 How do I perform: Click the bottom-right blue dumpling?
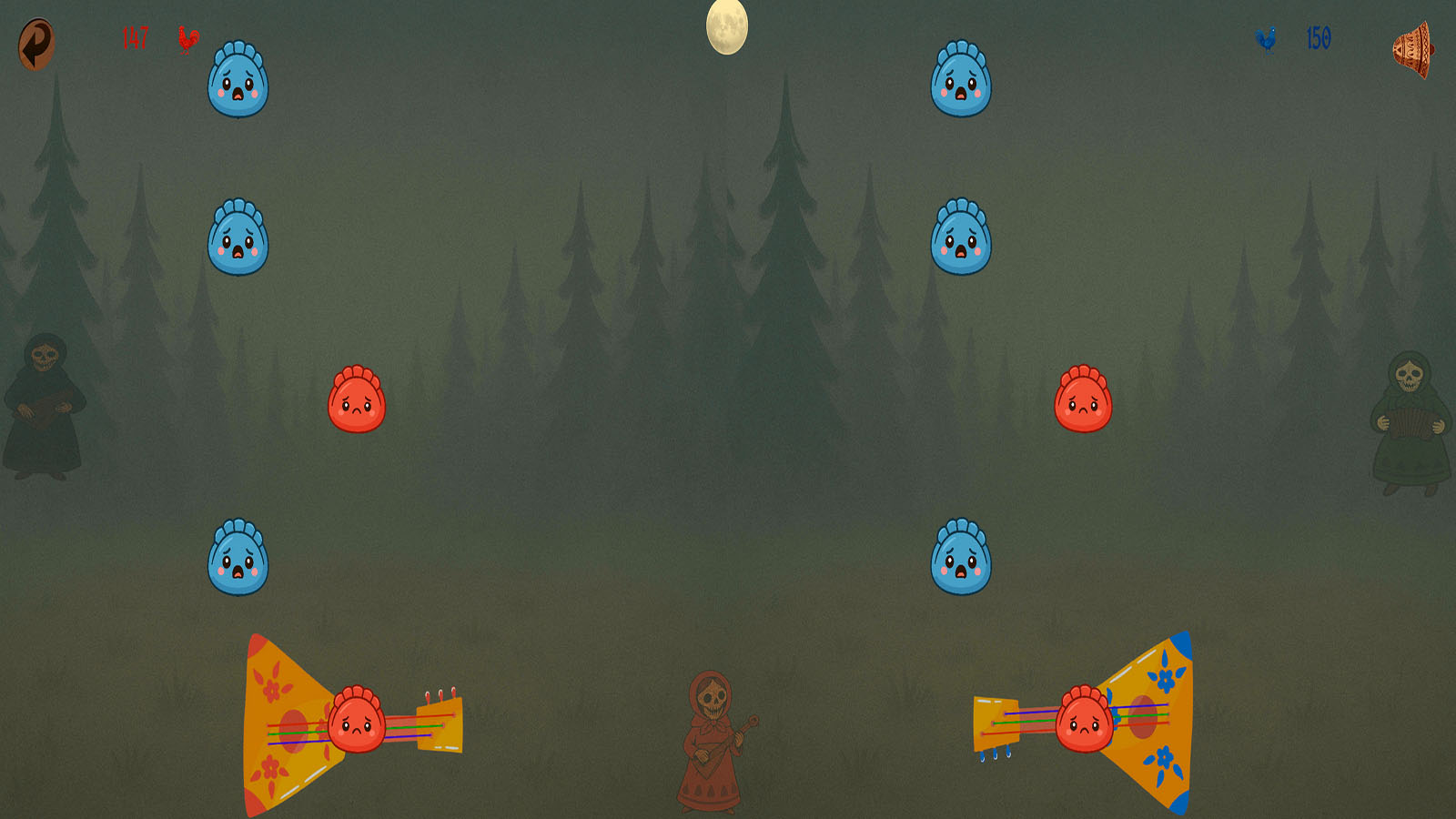pyautogui.click(x=965, y=558)
